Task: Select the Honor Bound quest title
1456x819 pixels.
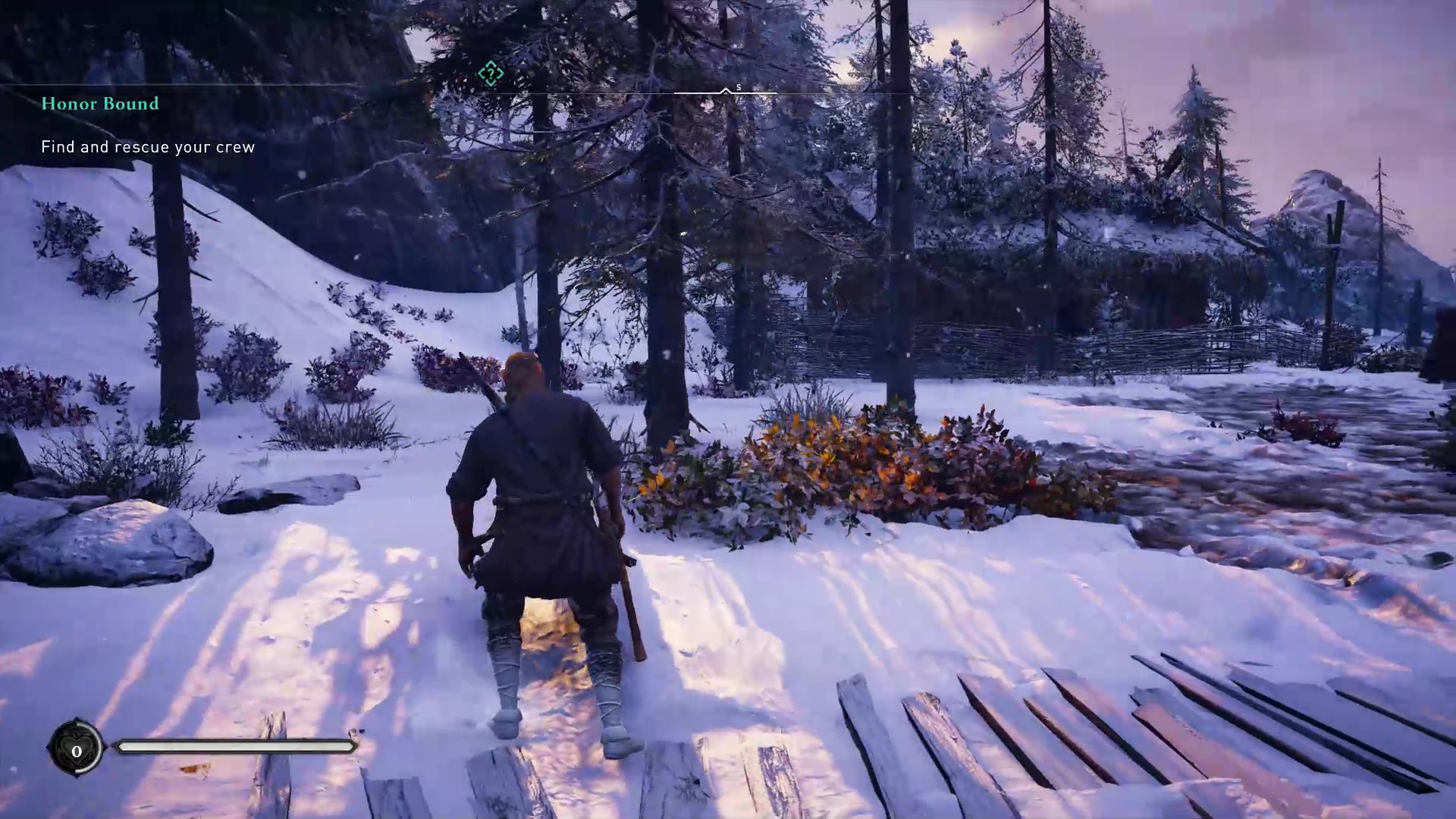Action: click(100, 104)
